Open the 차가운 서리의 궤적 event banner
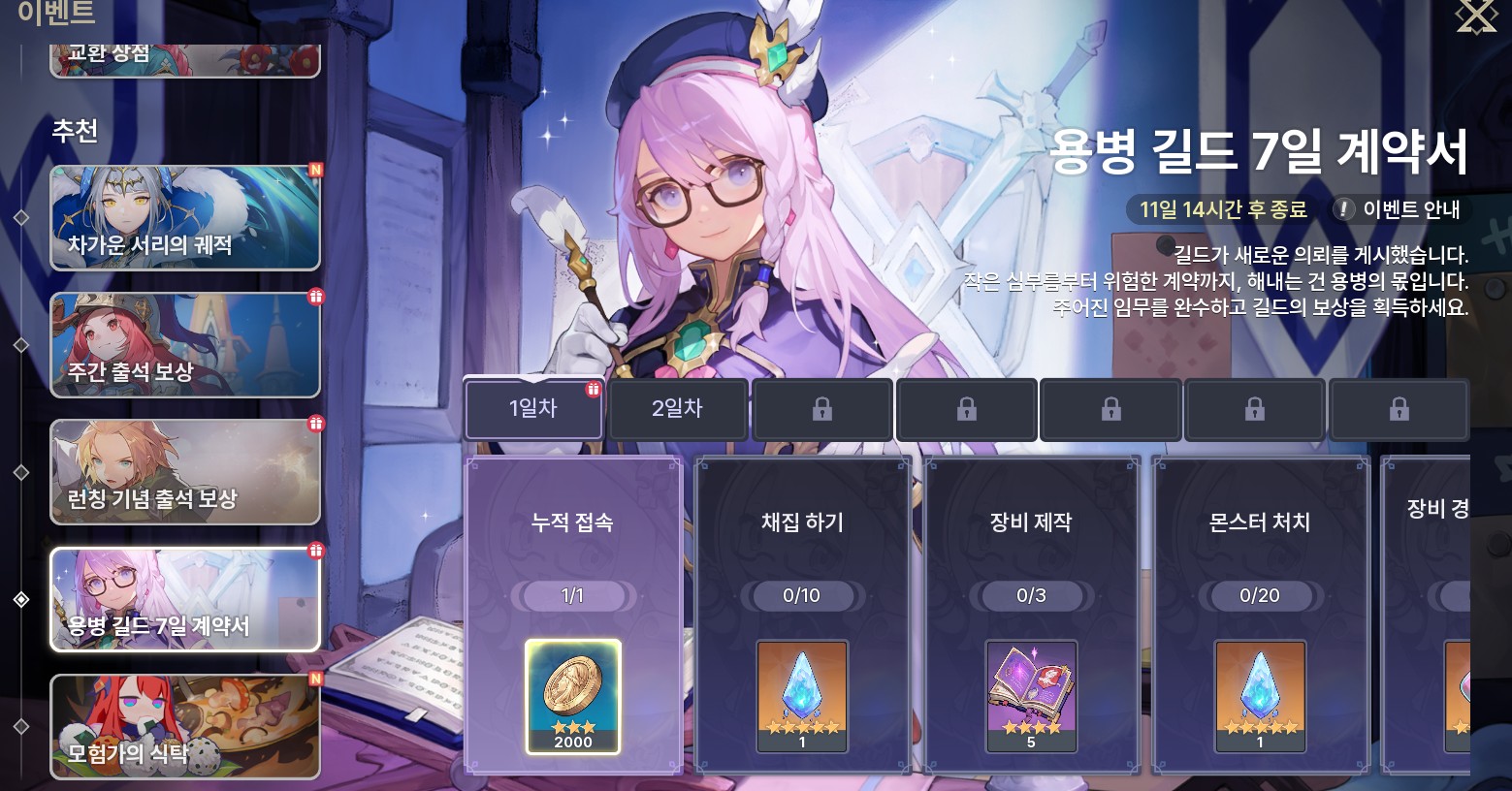Screen dimensions: 1512x791 (185, 218)
